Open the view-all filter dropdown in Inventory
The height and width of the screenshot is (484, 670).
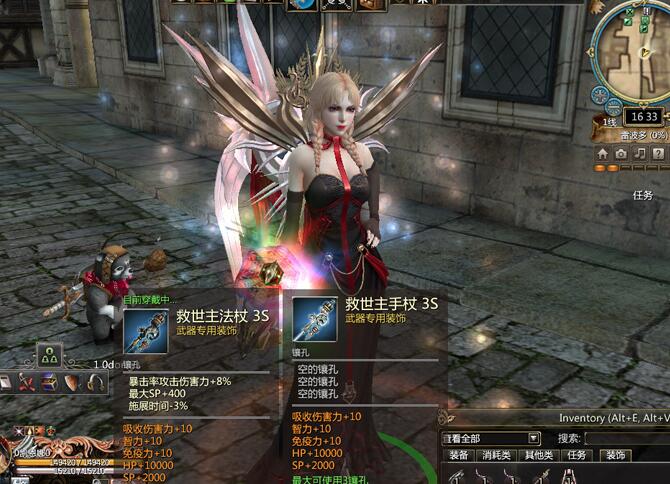[x=534, y=438]
